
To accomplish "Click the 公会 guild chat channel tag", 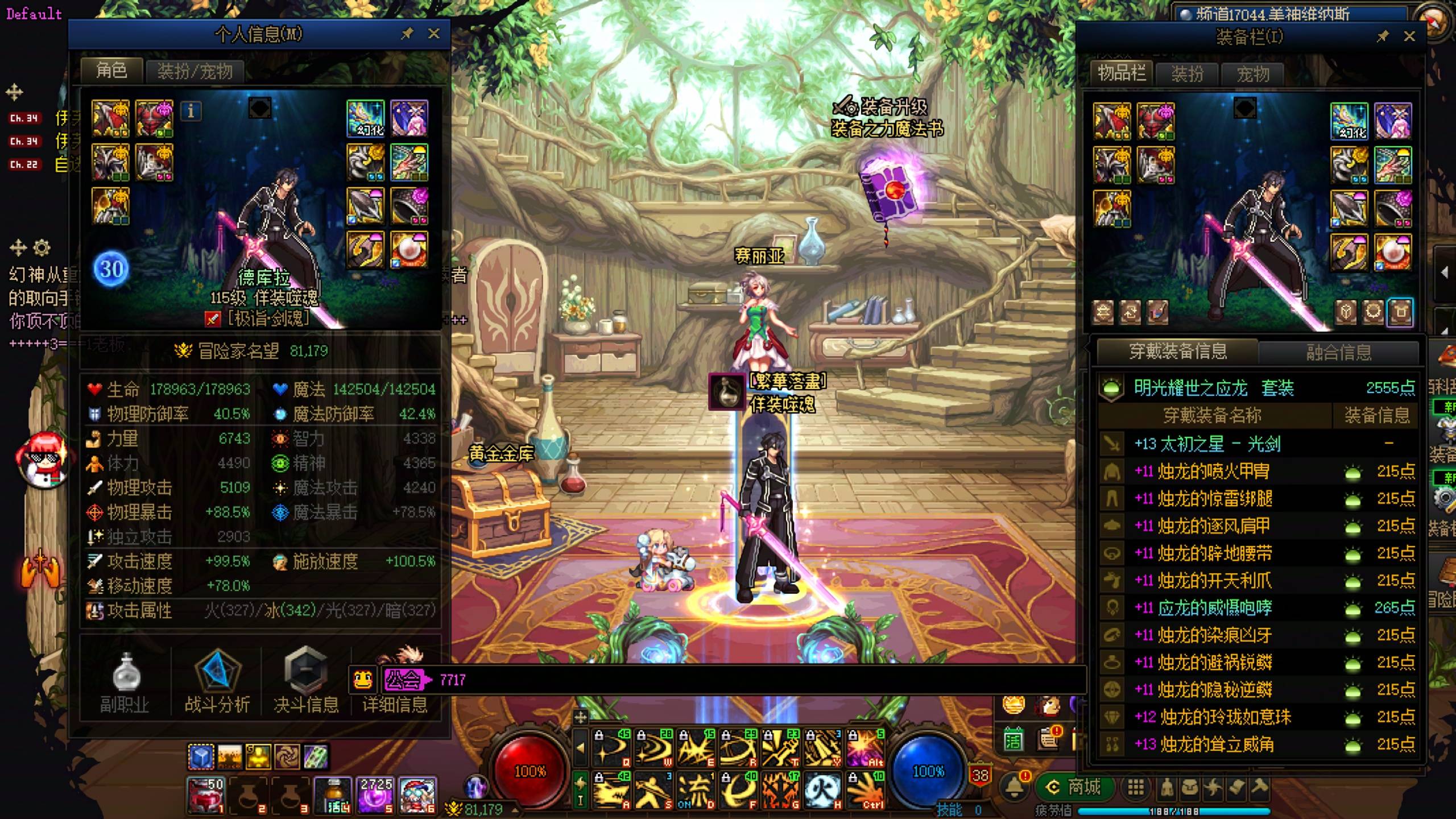I will pos(404,680).
